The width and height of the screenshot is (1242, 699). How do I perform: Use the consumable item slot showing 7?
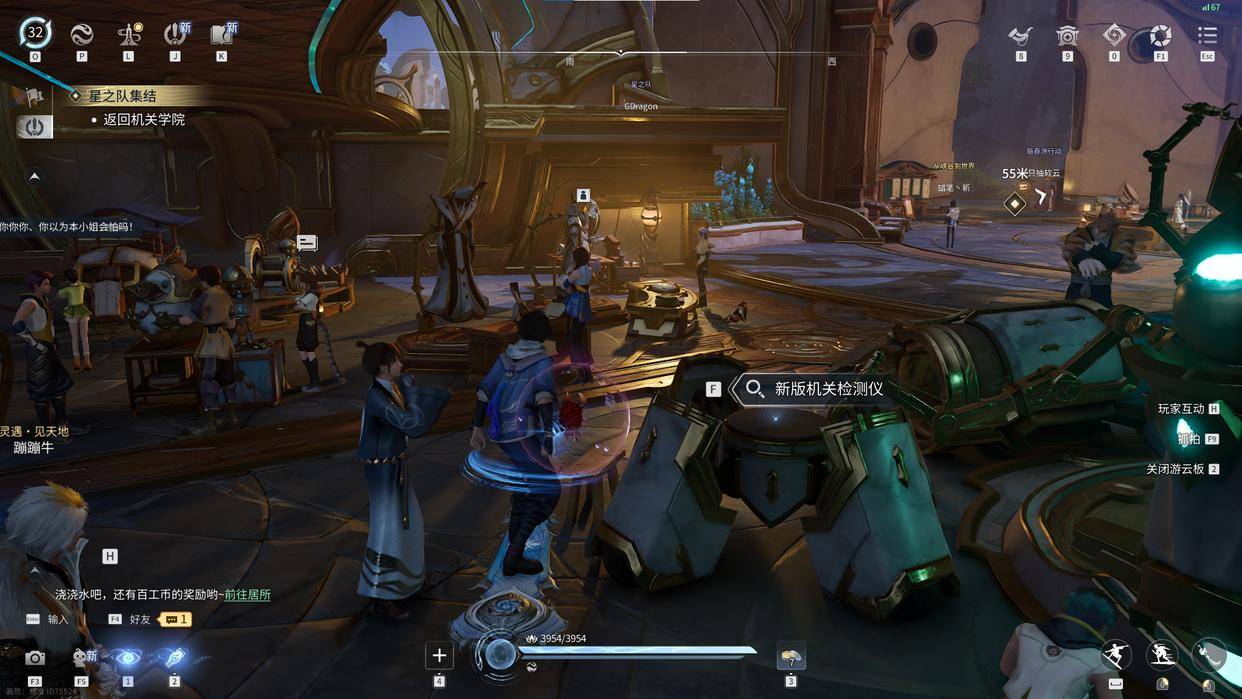(791, 657)
